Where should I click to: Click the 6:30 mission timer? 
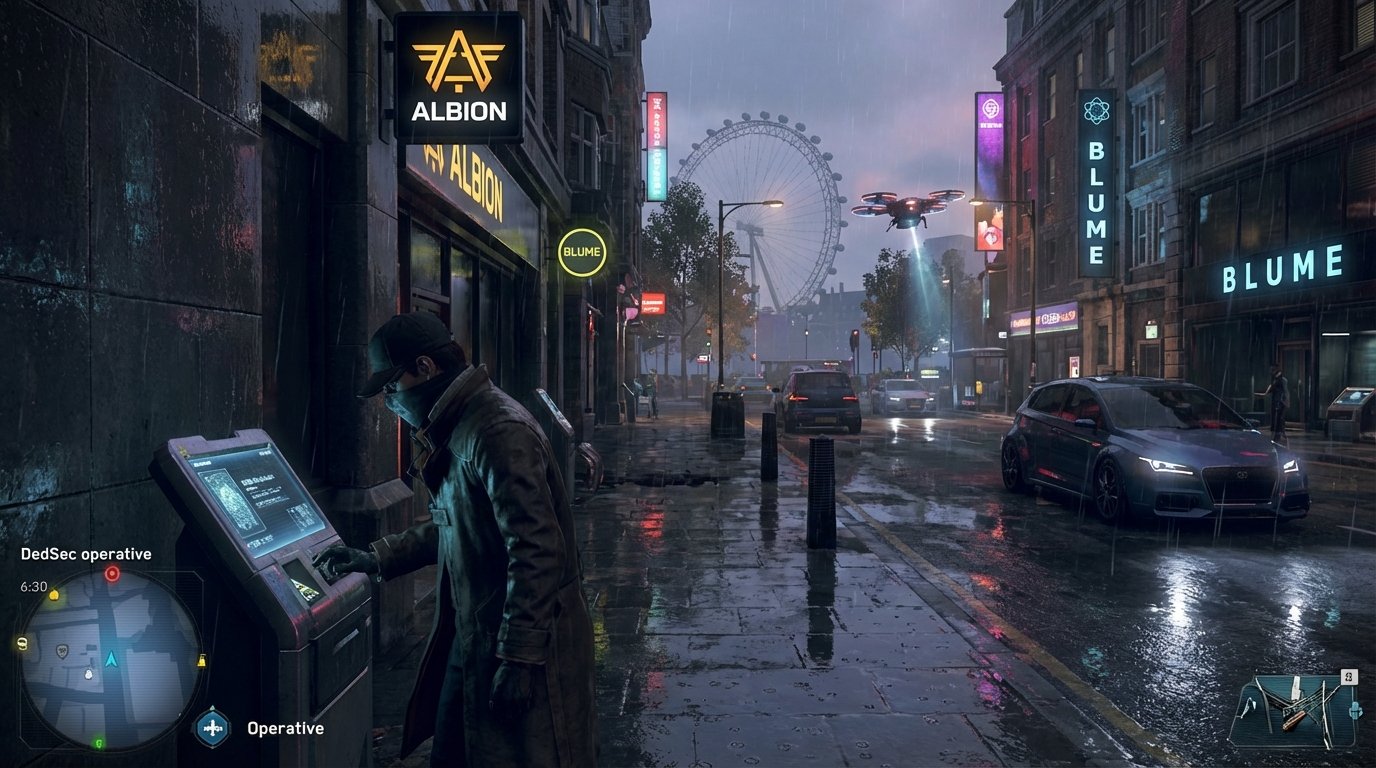34,585
